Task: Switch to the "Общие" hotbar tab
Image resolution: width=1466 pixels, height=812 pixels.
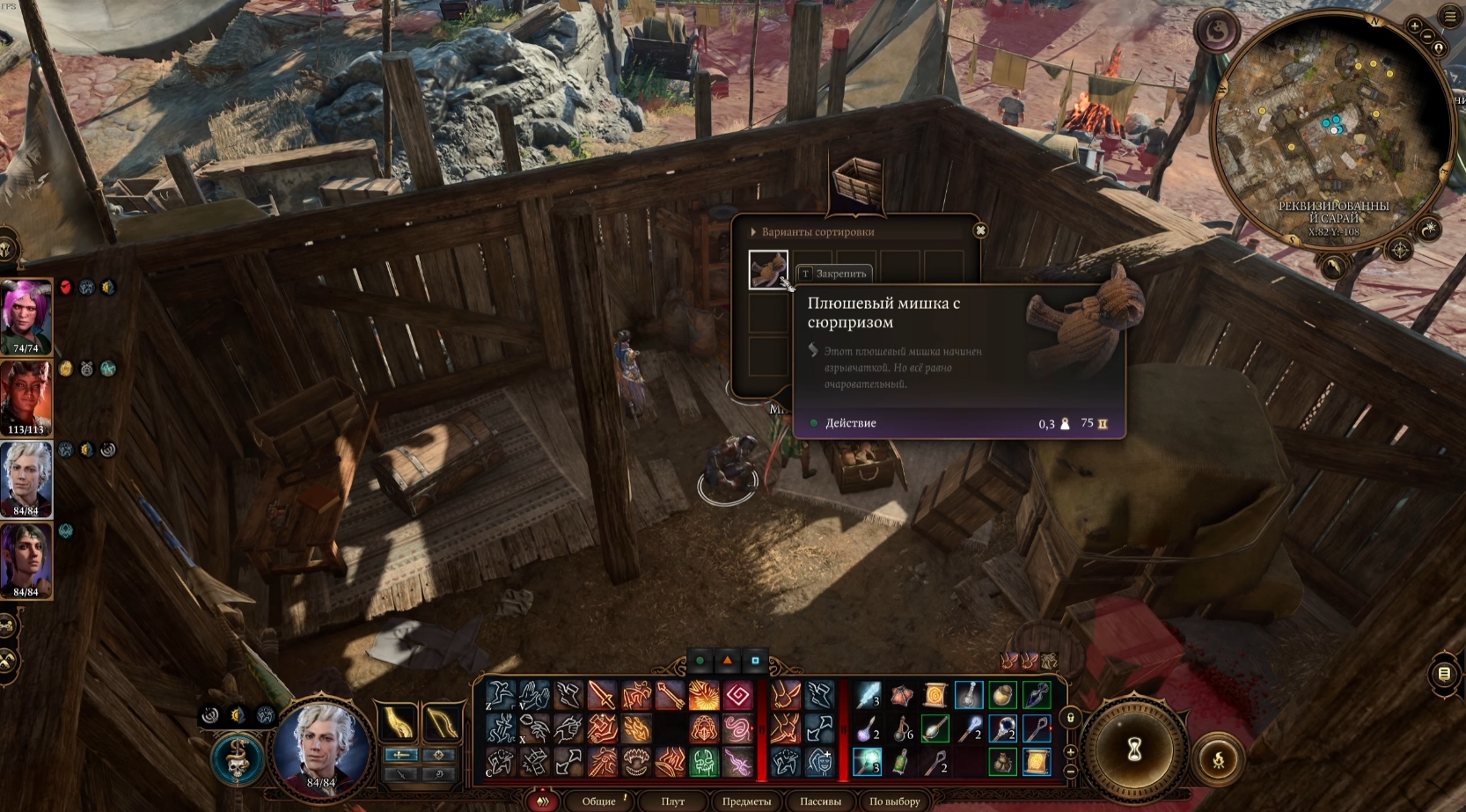Action: coord(598,801)
